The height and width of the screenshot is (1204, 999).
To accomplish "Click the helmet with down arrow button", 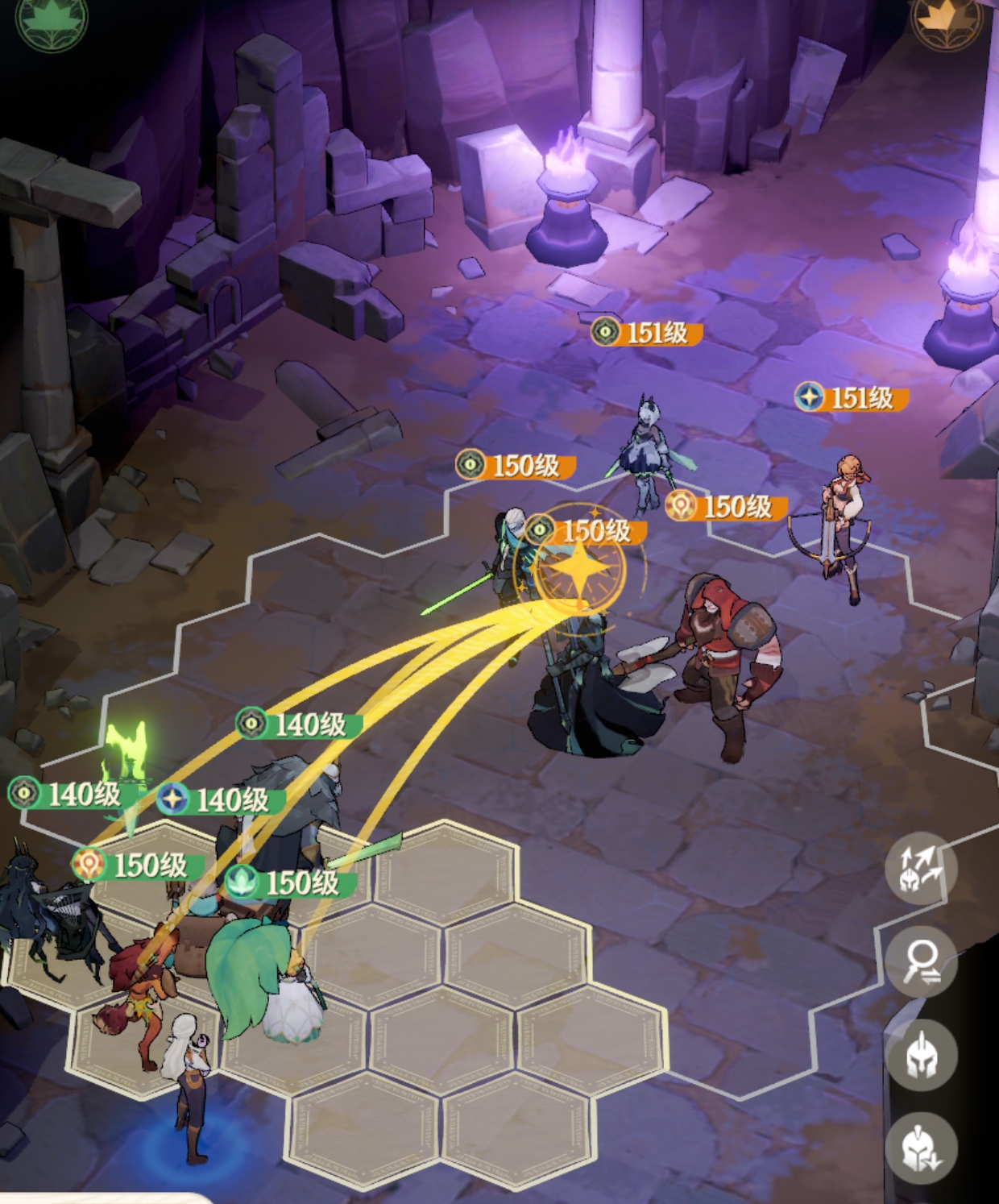I will (921, 1148).
